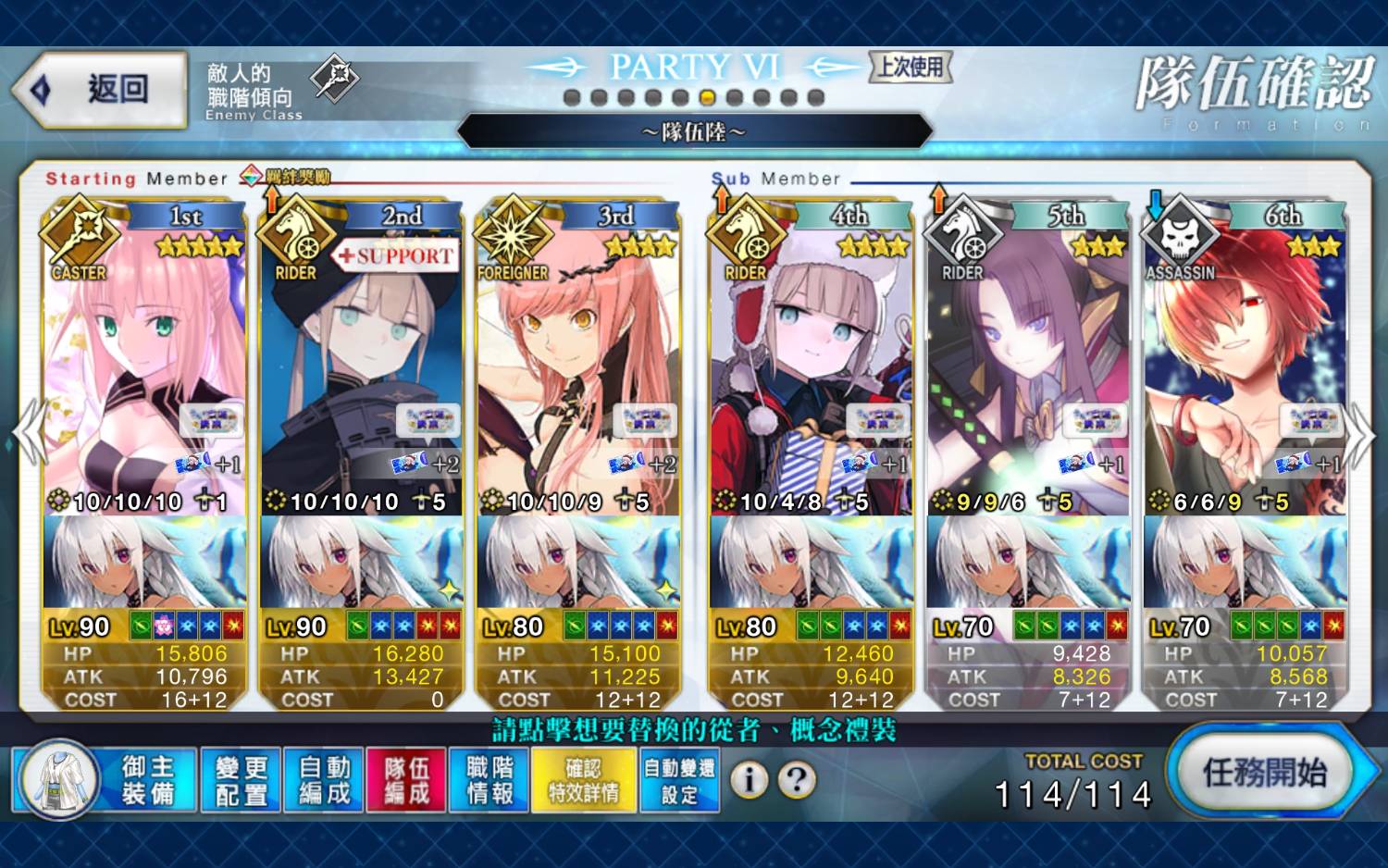Select the 上次使用 last-used party button

911,67
